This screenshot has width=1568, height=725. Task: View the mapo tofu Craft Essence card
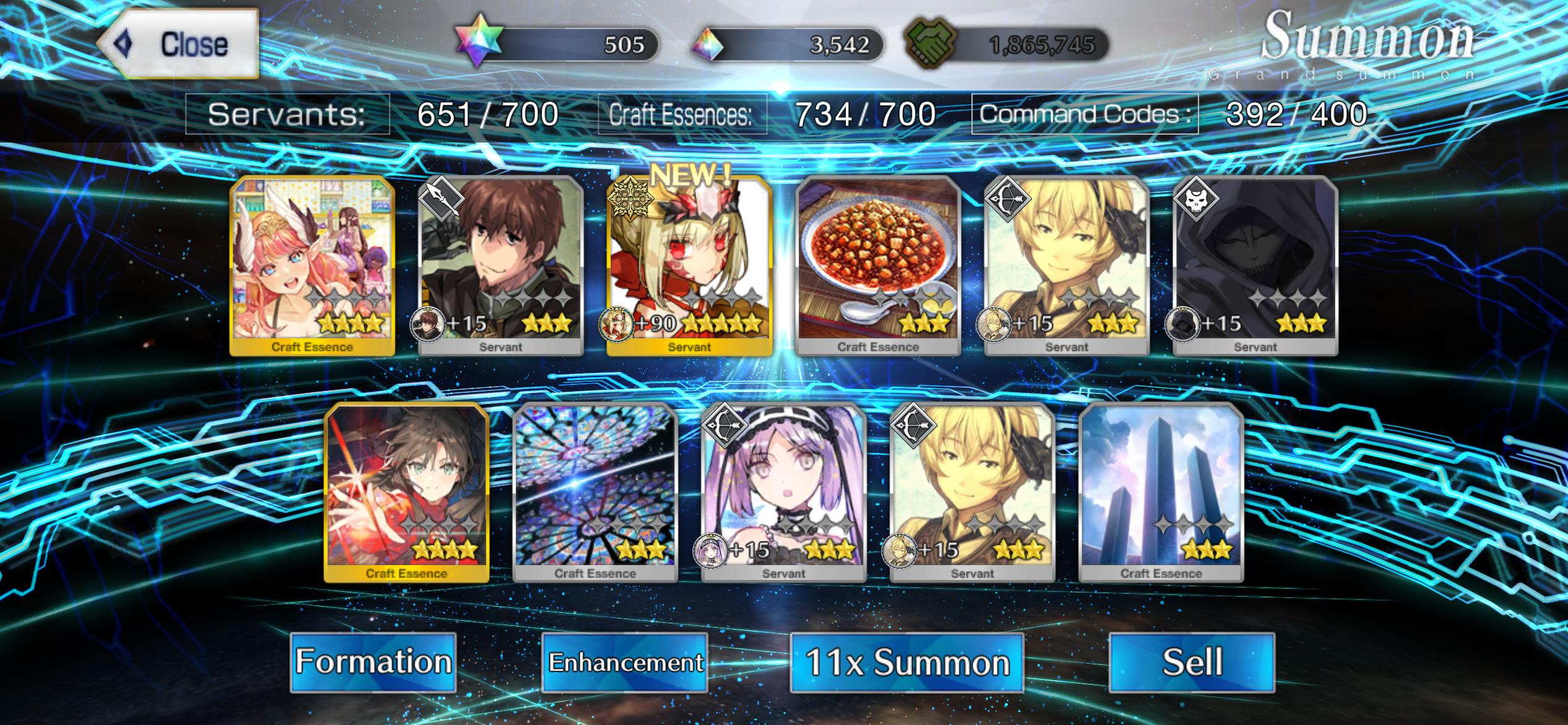click(x=878, y=266)
